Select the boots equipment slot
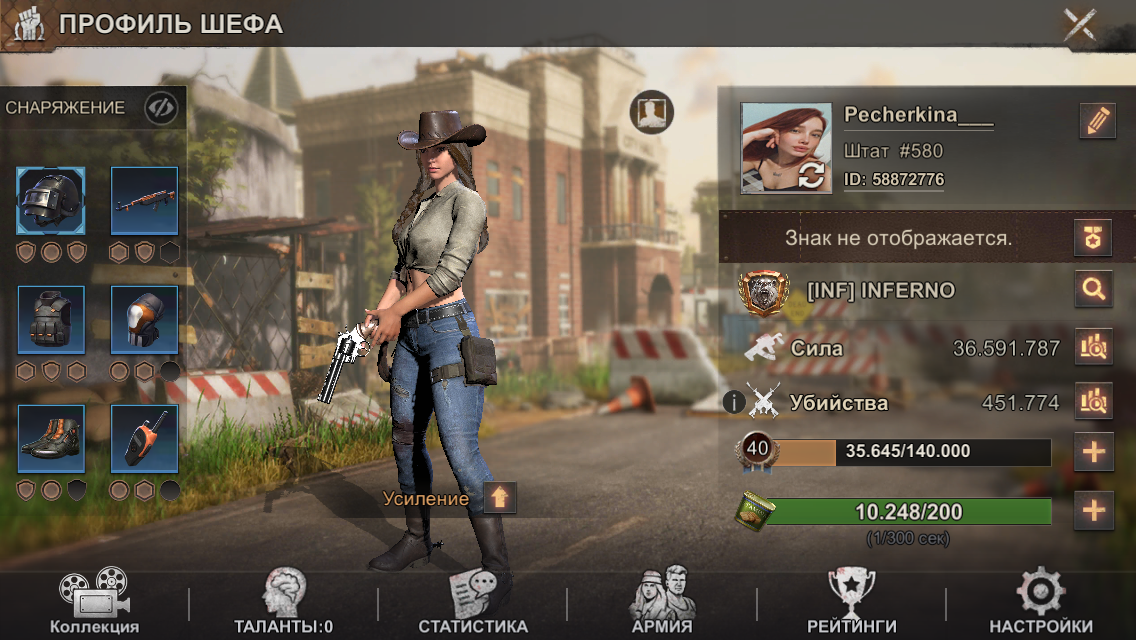 coord(51,438)
